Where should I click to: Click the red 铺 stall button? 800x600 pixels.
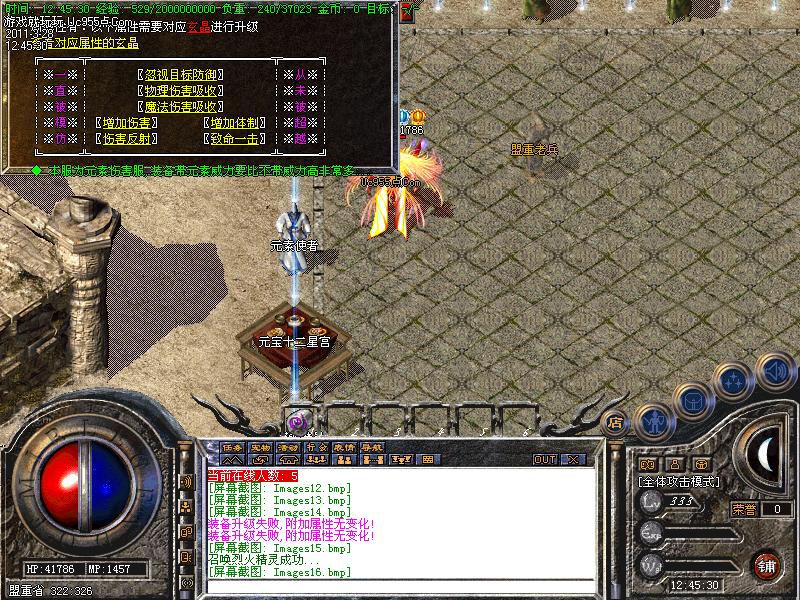tap(767, 565)
